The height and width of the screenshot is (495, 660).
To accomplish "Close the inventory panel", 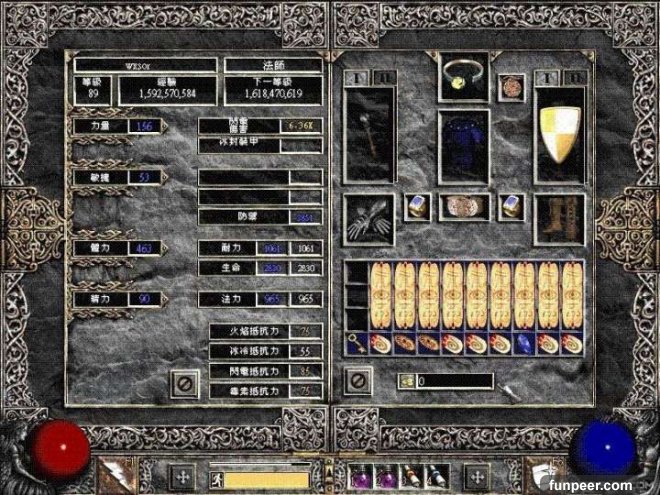I will click(357, 381).
